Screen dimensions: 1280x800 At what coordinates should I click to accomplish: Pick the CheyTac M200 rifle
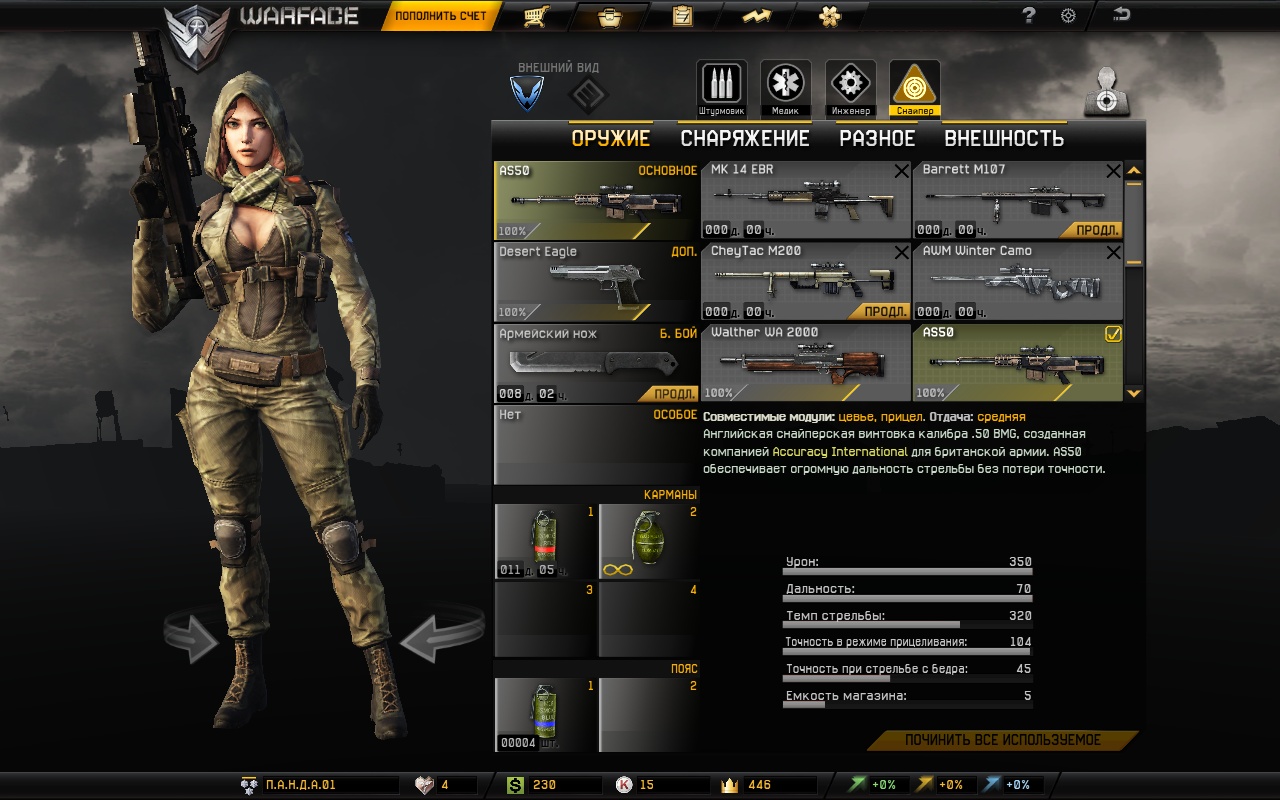805,282
